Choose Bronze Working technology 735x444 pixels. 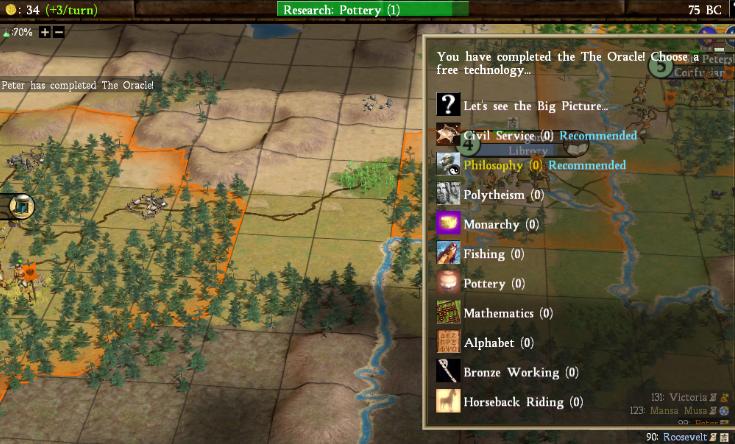511,372
